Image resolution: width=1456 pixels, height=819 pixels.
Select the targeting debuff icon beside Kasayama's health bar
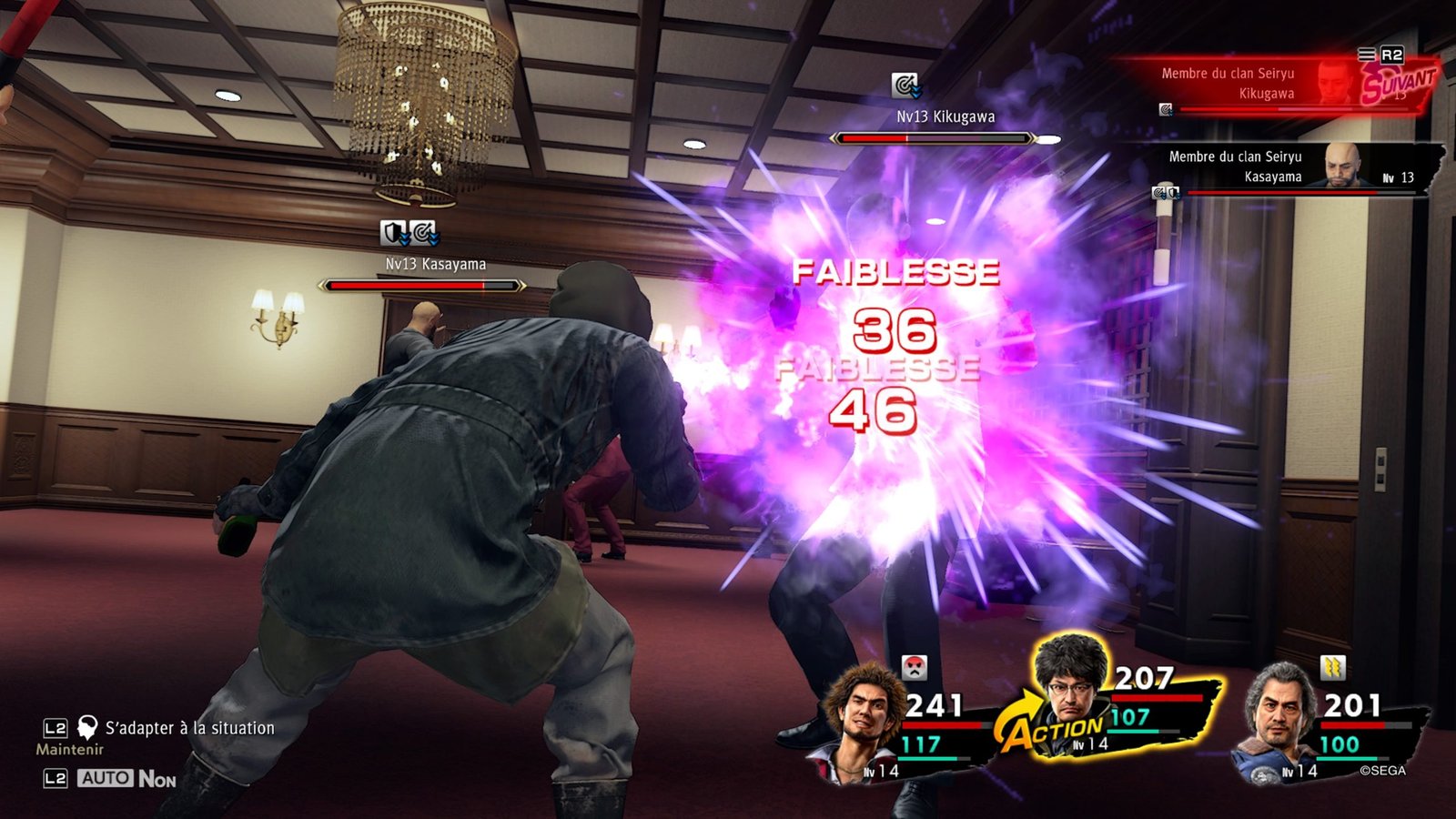pyautogui.click(x=1158, y=194)
